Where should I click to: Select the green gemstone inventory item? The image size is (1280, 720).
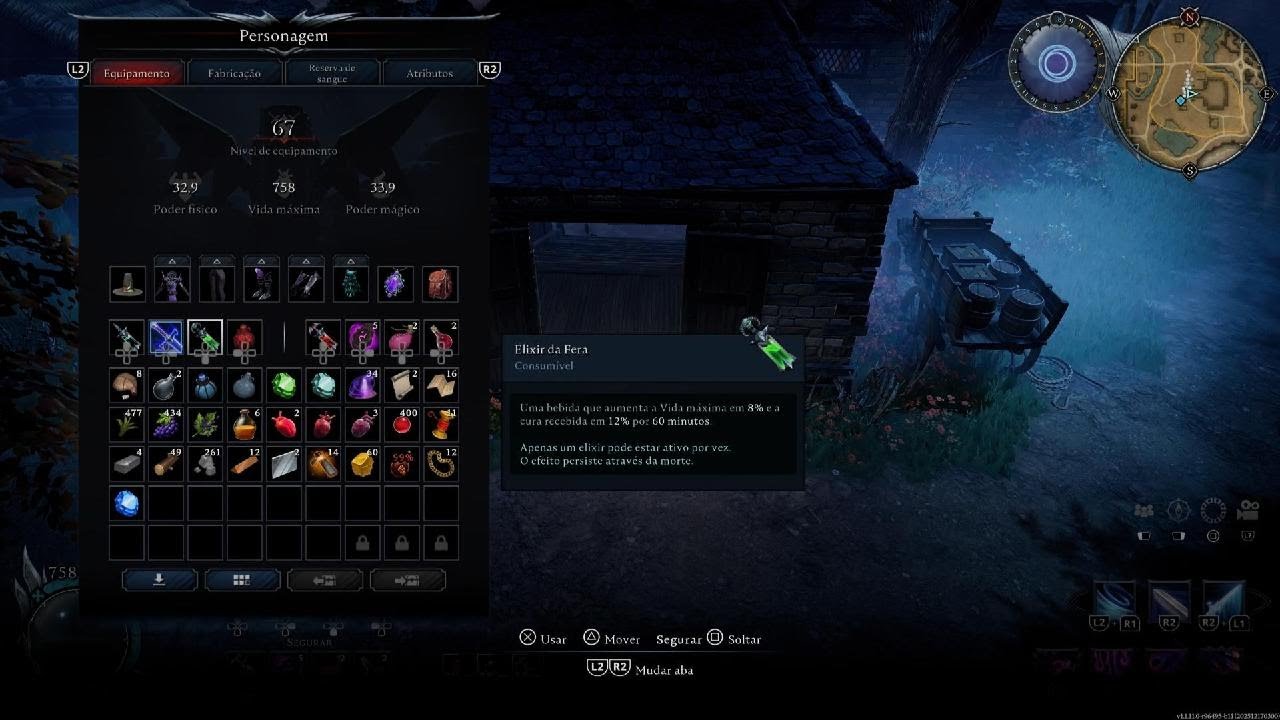point(284,385)
